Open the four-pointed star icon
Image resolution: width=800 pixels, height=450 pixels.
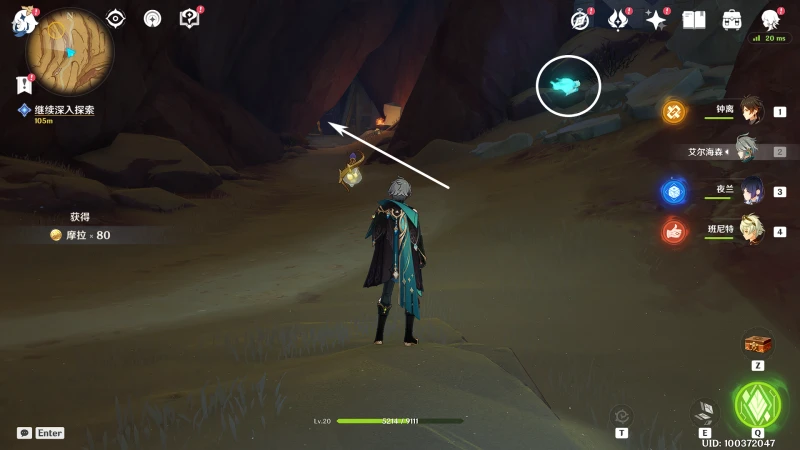(656, 19)
